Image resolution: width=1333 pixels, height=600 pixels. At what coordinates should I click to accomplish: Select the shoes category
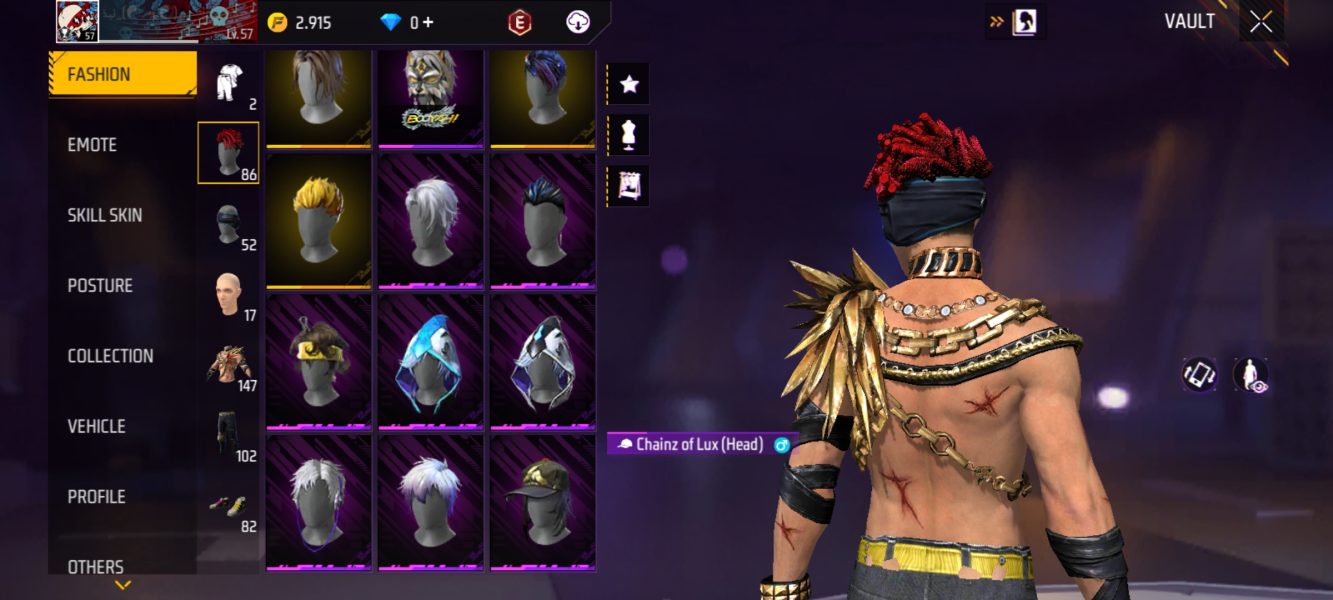[229, 506]
